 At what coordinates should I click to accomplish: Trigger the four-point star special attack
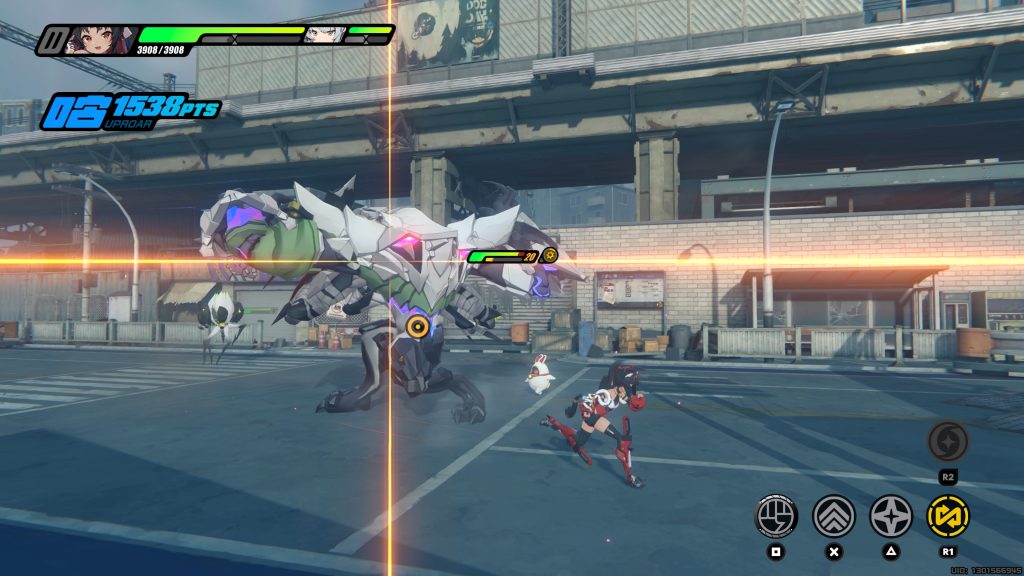pyautogui.click(x=890, y=516)
